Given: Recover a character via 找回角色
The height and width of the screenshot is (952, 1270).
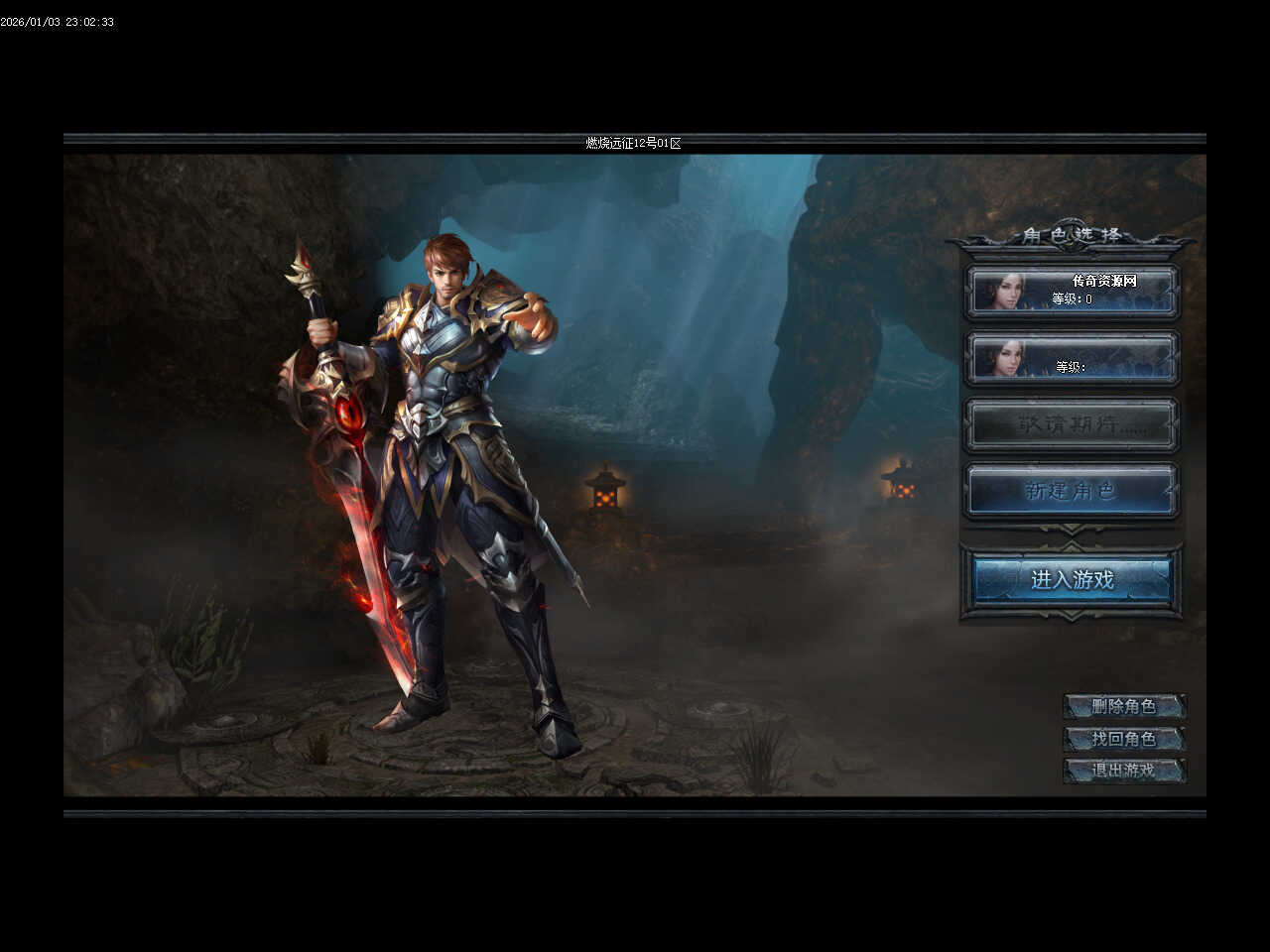Looking at the screenshot, I should coord(1124,739).
